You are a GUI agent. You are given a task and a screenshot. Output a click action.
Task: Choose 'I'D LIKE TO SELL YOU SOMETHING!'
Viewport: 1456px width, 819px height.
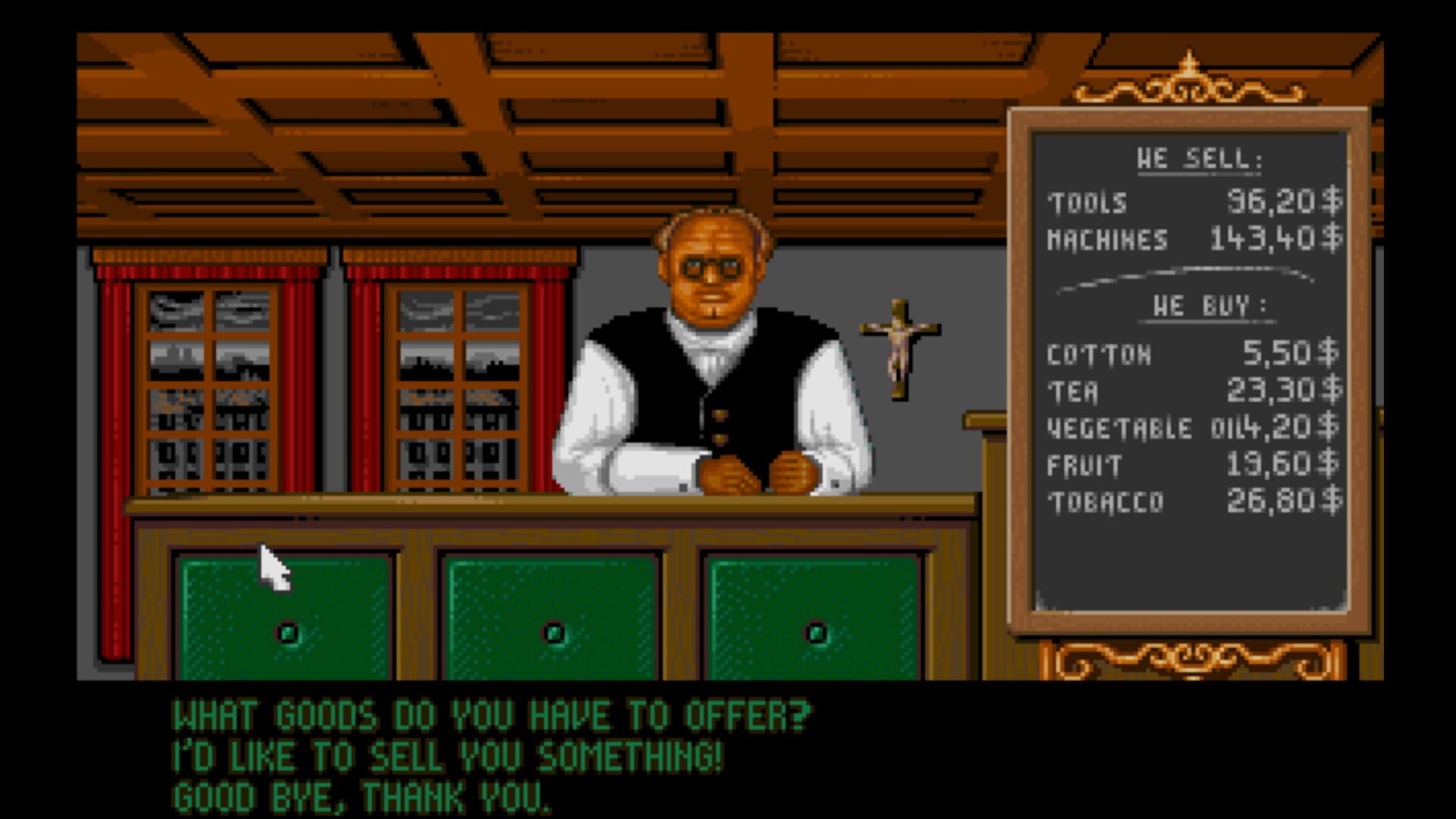[447, 755]
